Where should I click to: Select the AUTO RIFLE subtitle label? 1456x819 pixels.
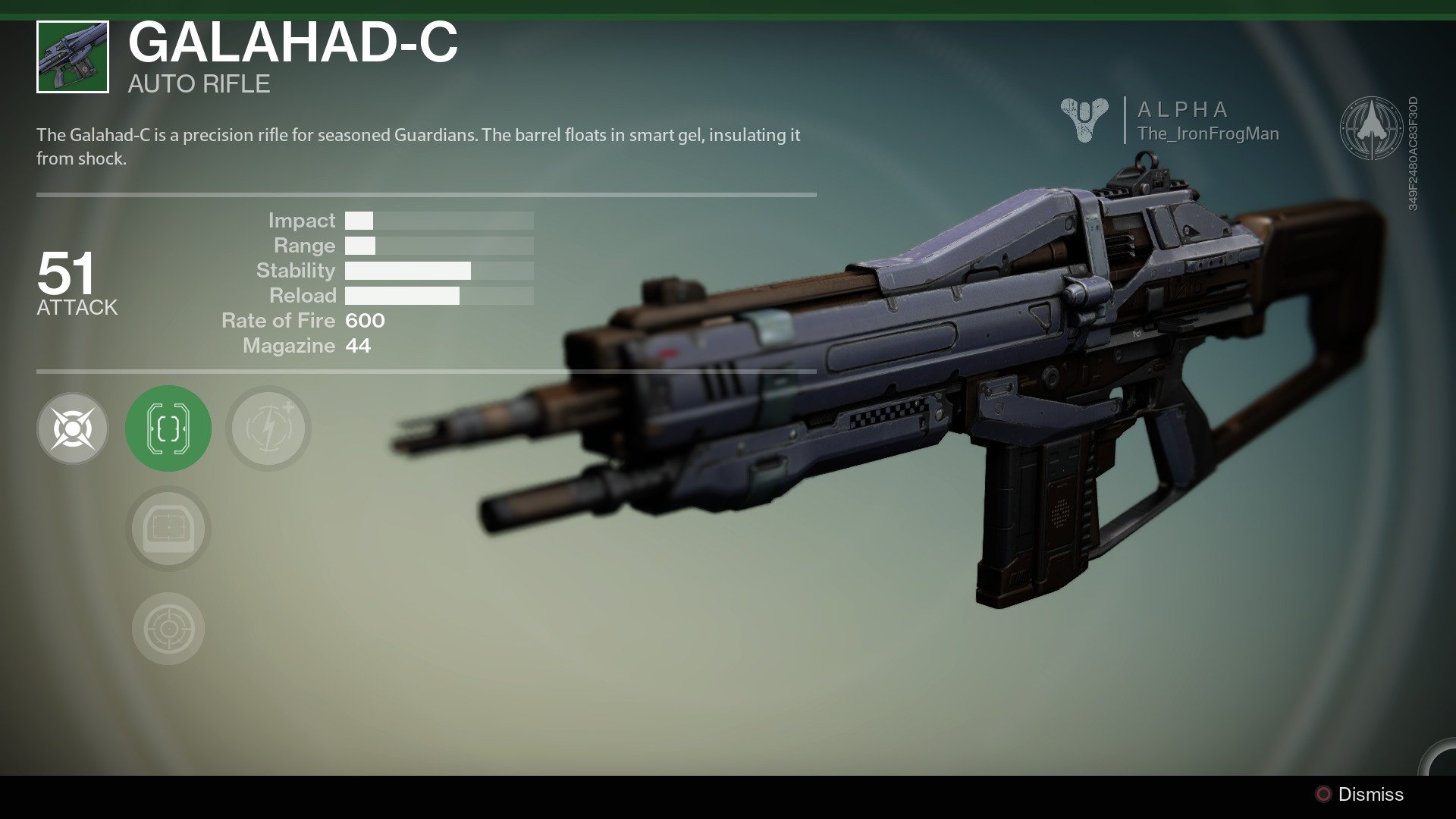pyautogui.click(x=199, y=83)
